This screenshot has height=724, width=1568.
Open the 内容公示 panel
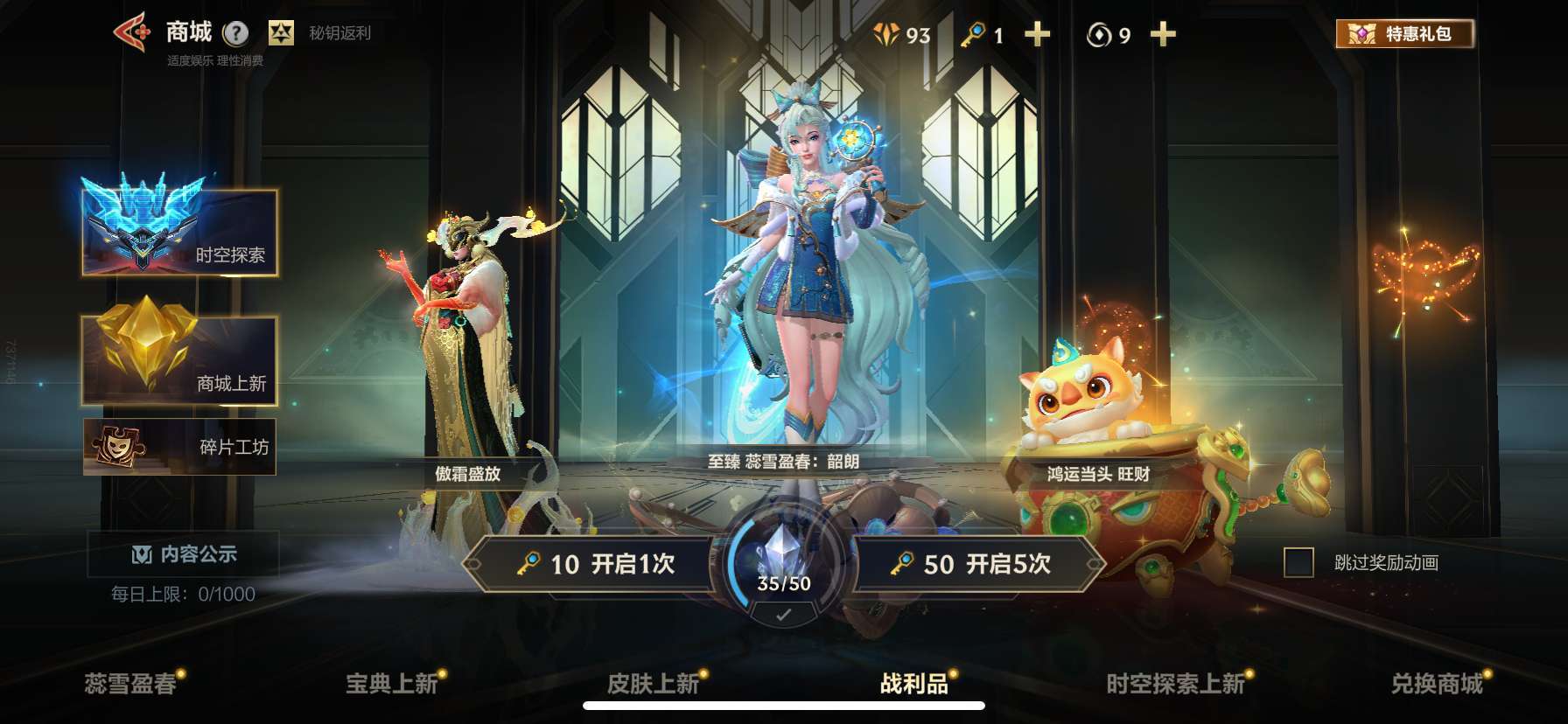click(185, 553)
